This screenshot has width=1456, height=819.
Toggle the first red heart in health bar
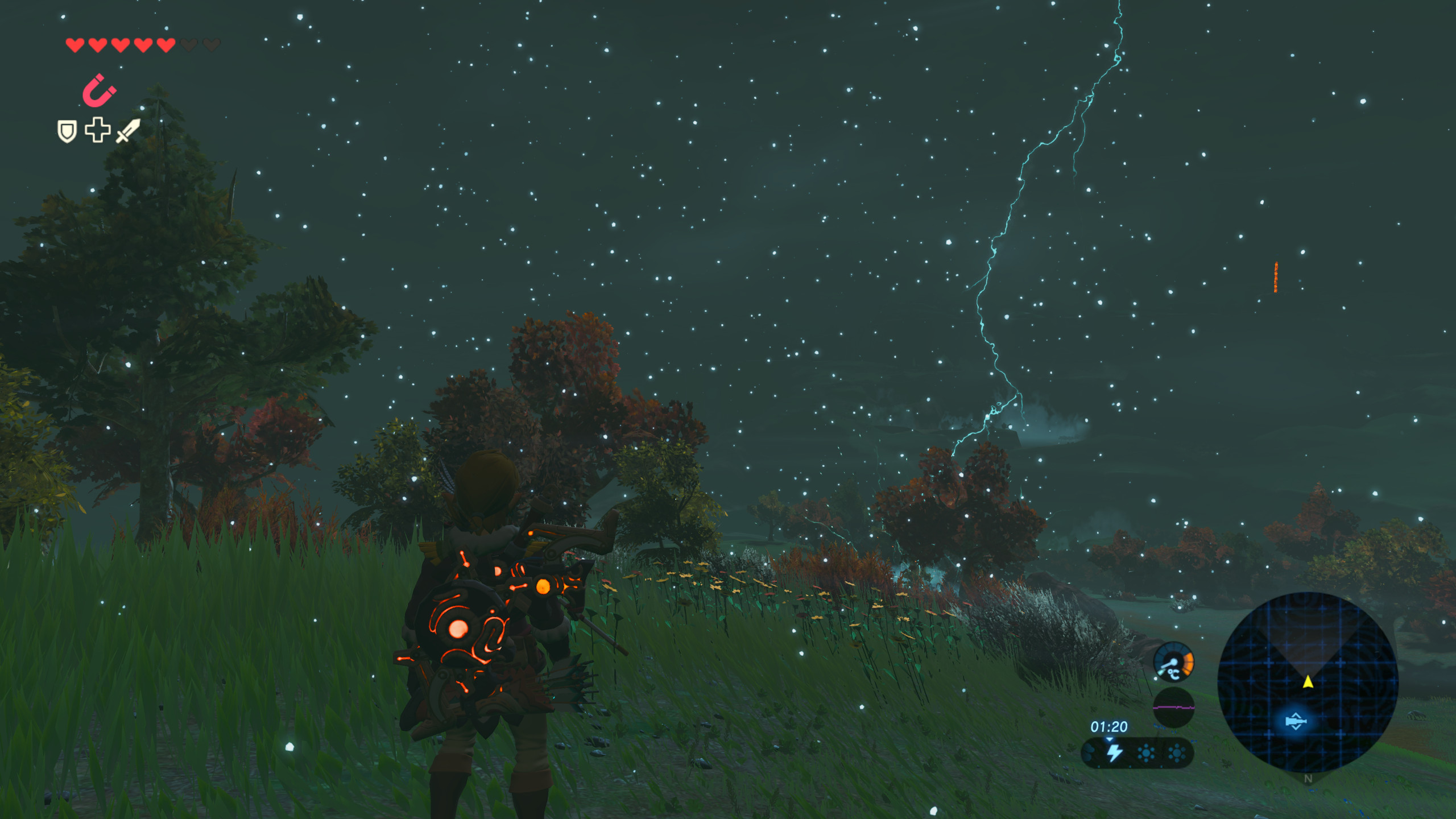tap(75, 45)
